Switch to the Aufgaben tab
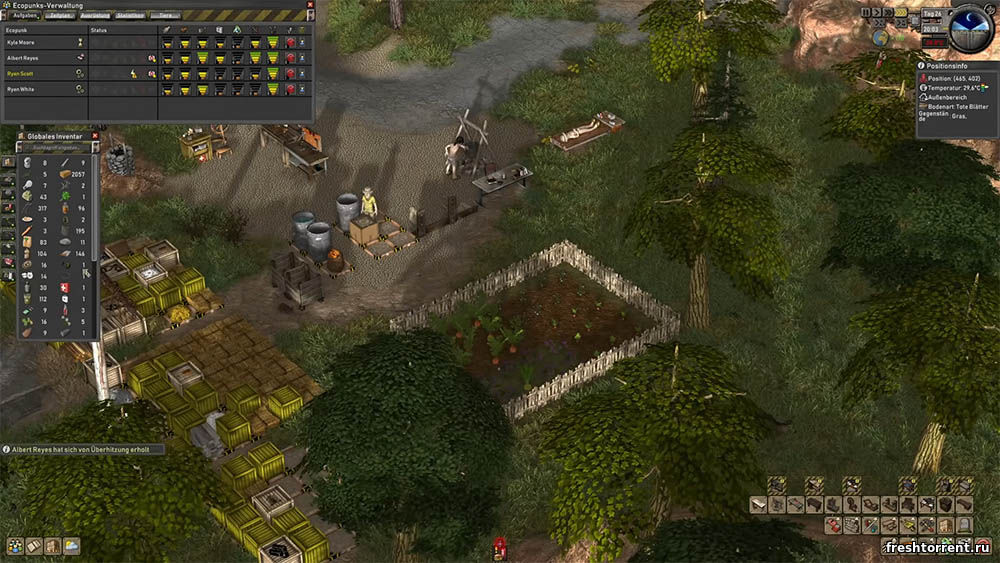Viewport: 1000px width, 563px height. (25, 16)
